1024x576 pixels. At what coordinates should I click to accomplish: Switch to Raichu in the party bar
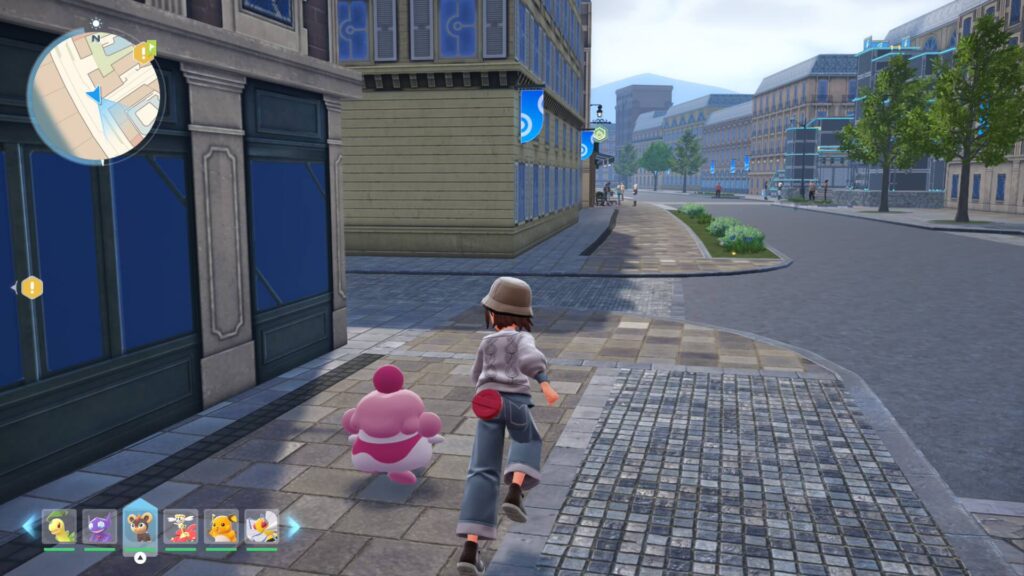pos(222,527)
